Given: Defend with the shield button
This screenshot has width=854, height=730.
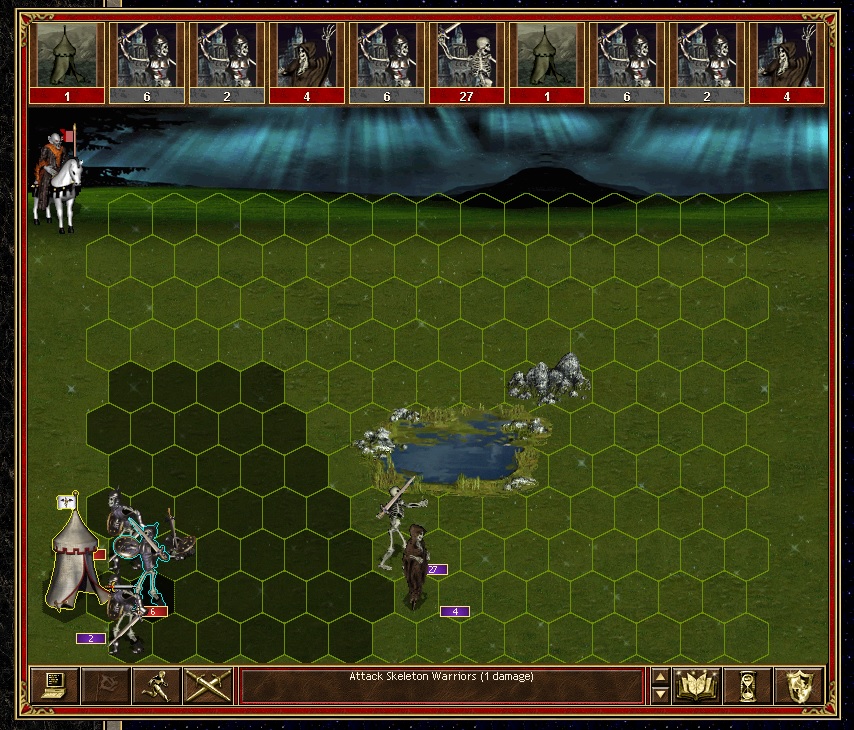Looking at the screenshot, I should (x=798, y=685).
